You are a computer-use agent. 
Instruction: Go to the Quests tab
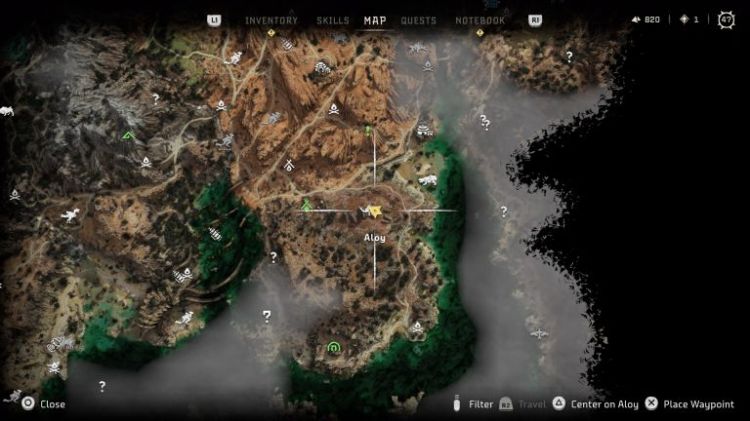point(418,20)
